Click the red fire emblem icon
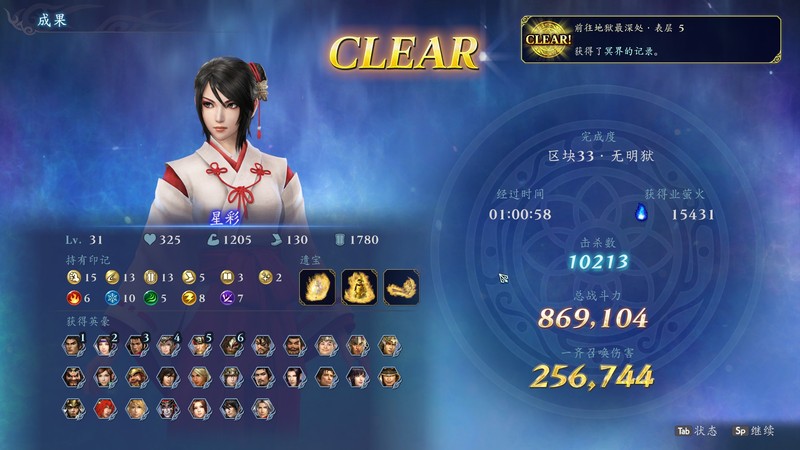This screenshot has height=450, width=800. (x=74, y=297)
